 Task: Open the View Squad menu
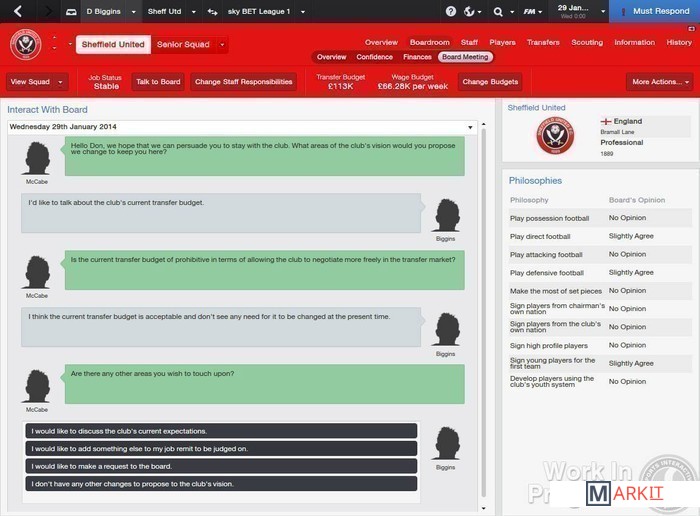(36, 82)
